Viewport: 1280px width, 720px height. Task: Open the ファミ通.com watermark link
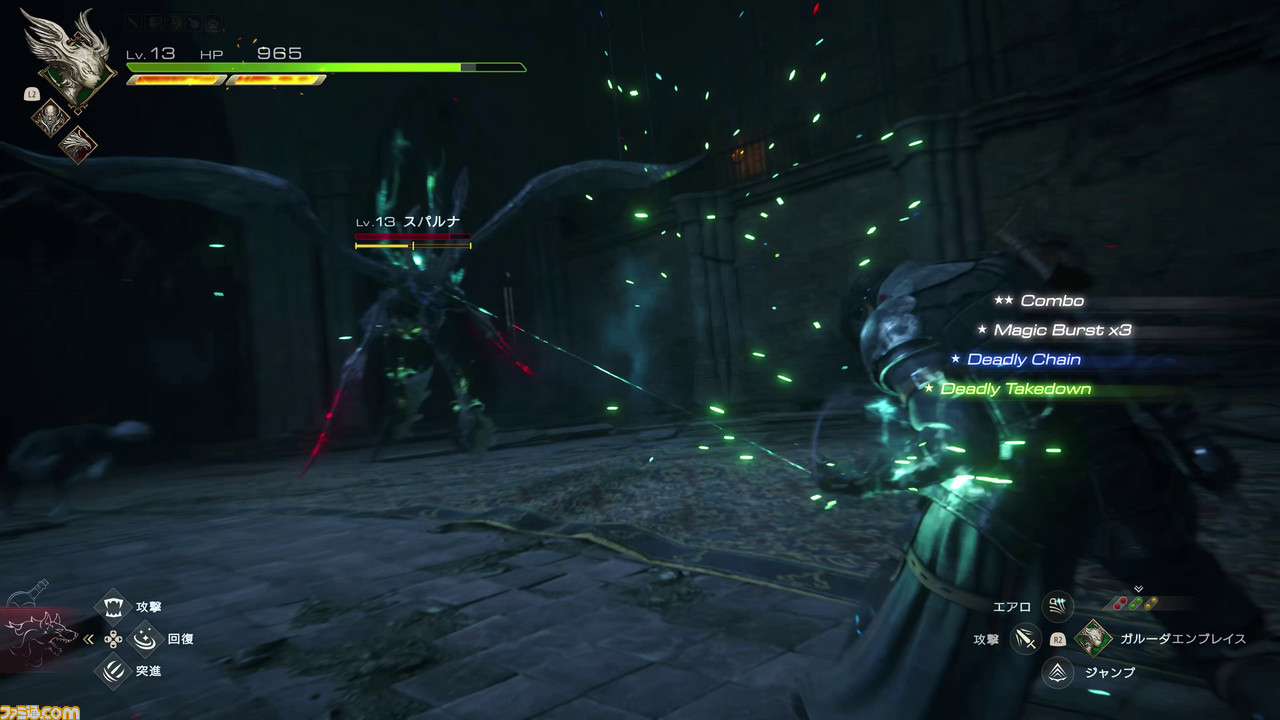(x=40, y=711)
